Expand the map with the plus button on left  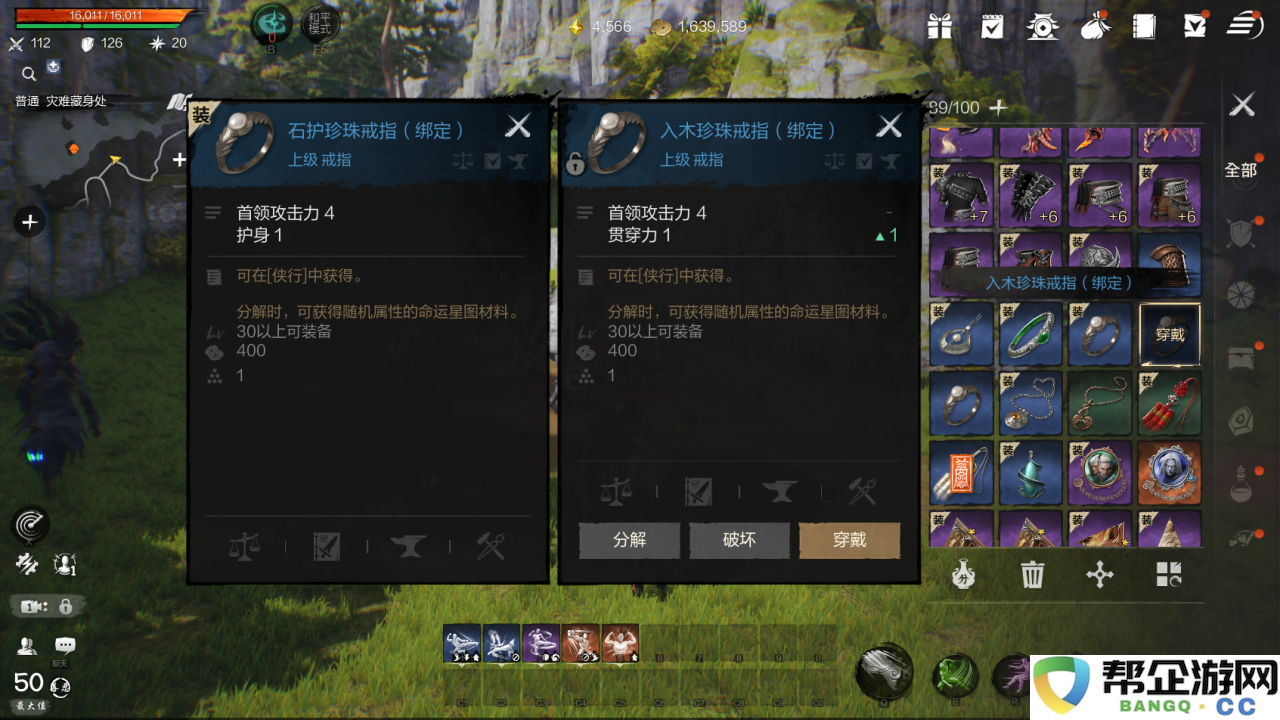pos(29,221)
